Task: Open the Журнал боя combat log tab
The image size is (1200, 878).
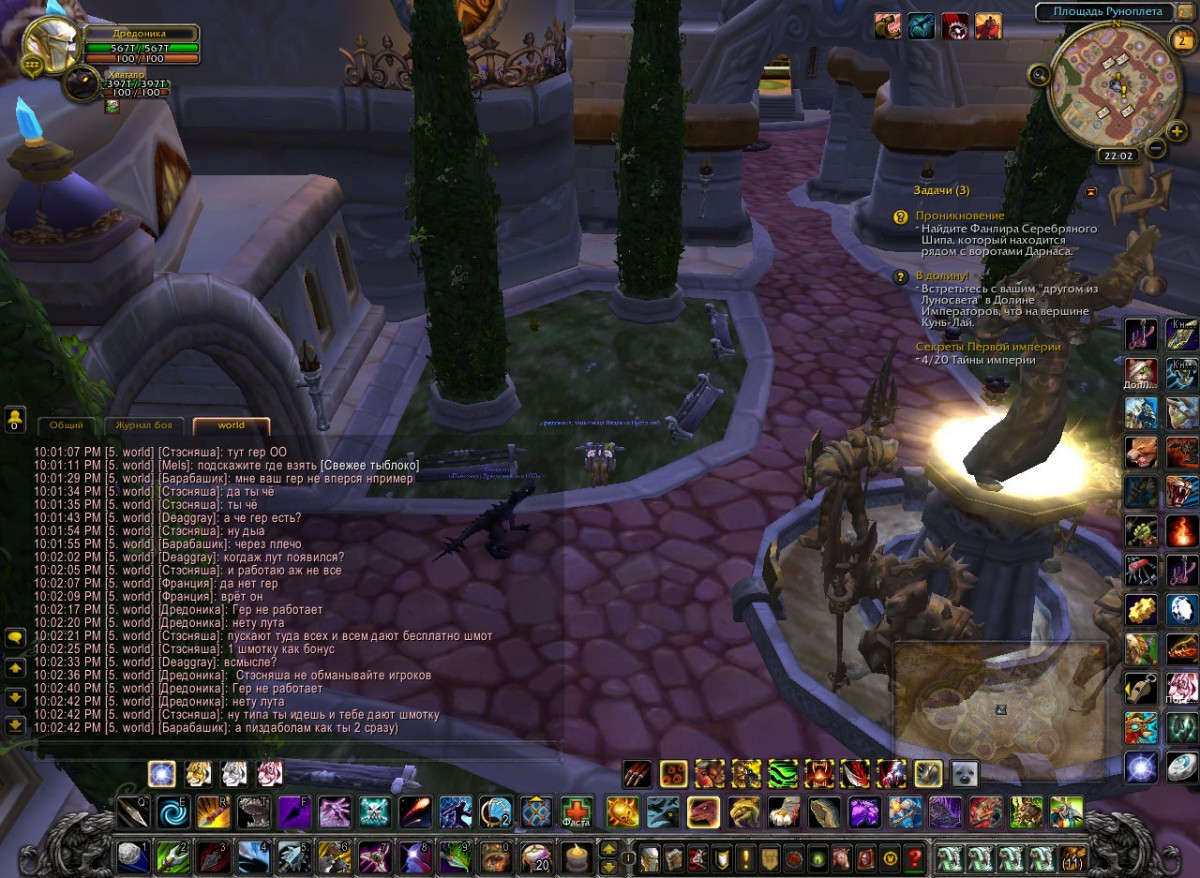Action: pos(144,425)
